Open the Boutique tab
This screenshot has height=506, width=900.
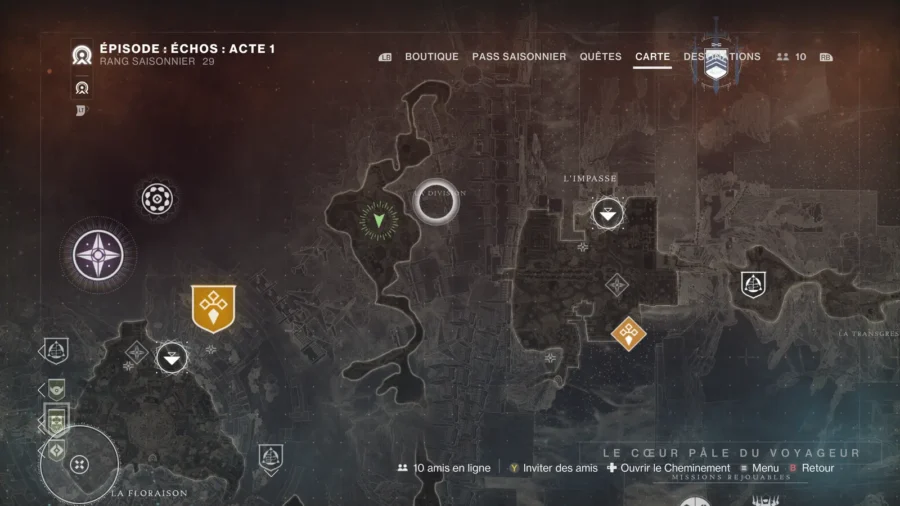point(431,57)
